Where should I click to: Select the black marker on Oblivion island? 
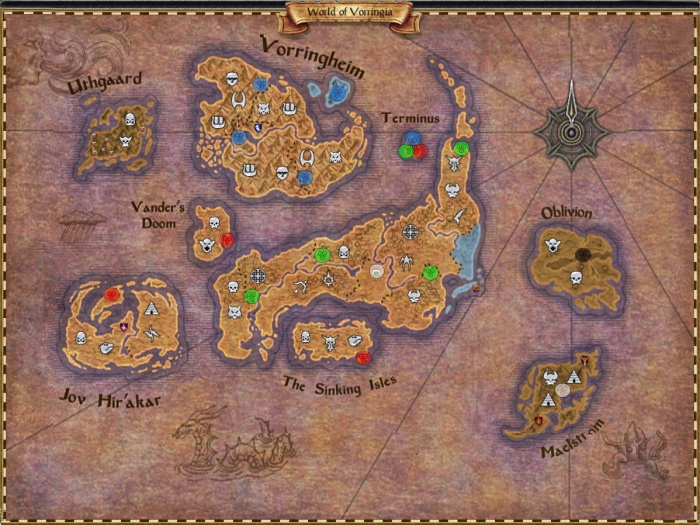tap(582, 255)
